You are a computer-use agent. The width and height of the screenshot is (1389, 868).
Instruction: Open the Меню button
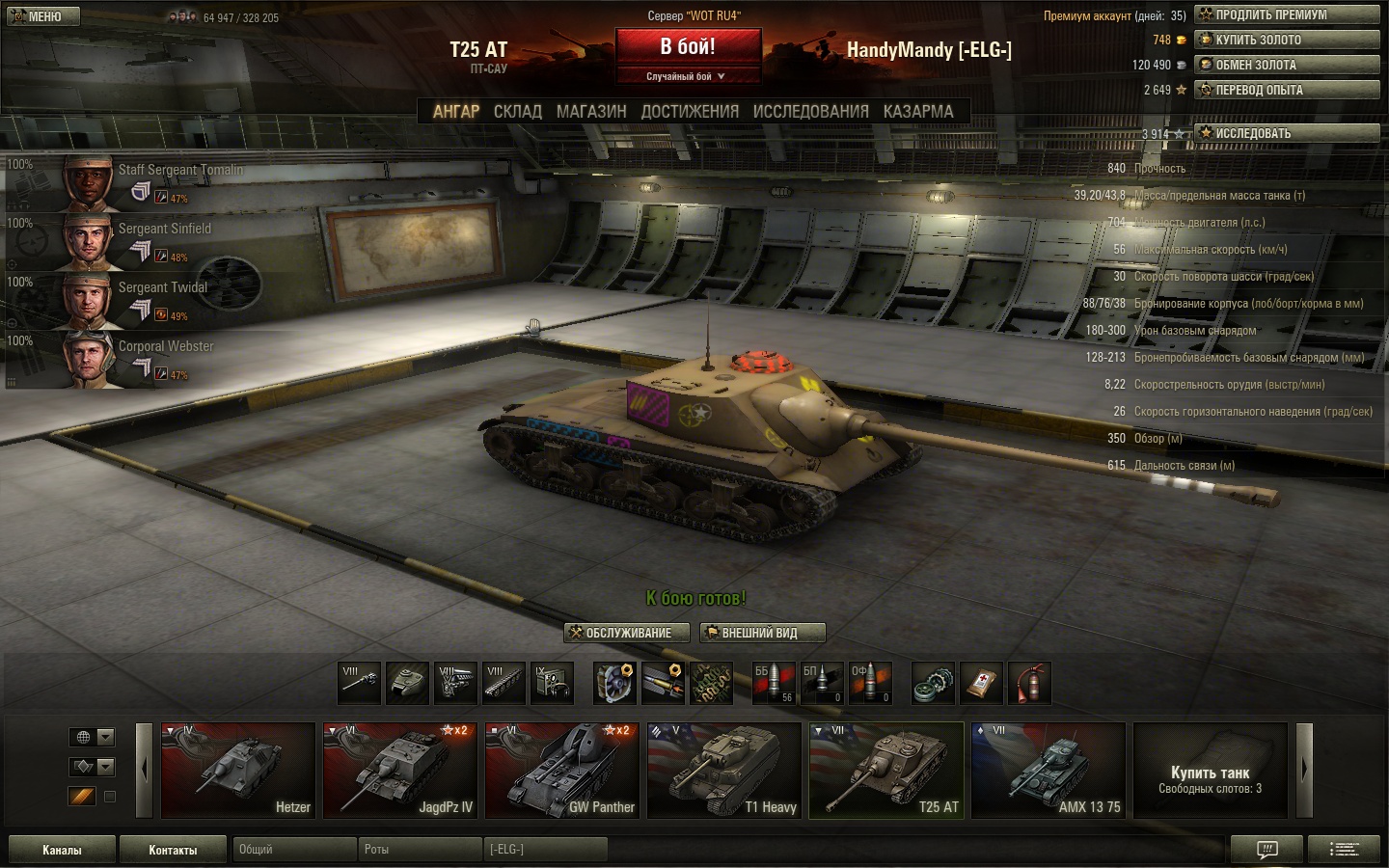pos(41,16)
